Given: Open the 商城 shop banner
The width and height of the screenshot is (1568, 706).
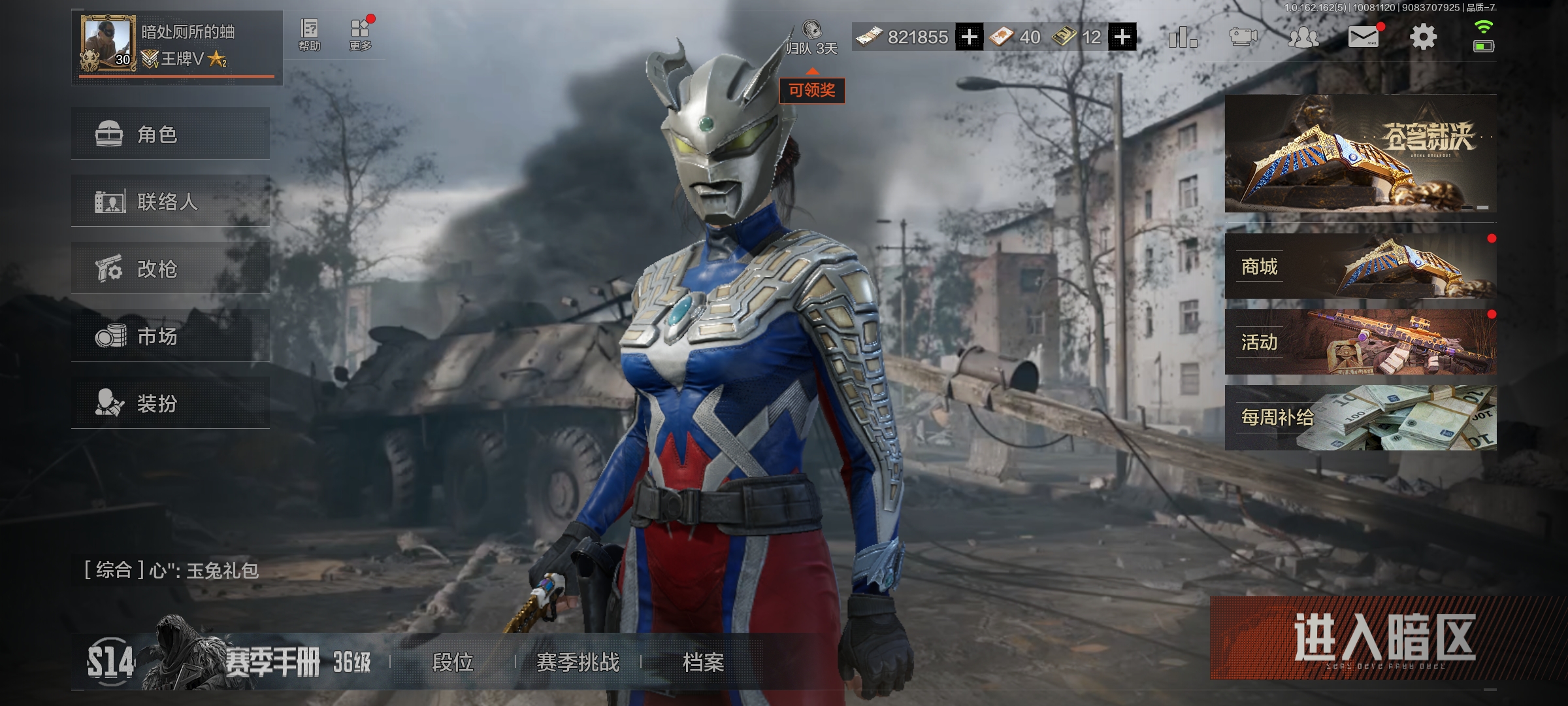Looking at the screenshot, I should pyautogui.click(x=1360, y=267).
